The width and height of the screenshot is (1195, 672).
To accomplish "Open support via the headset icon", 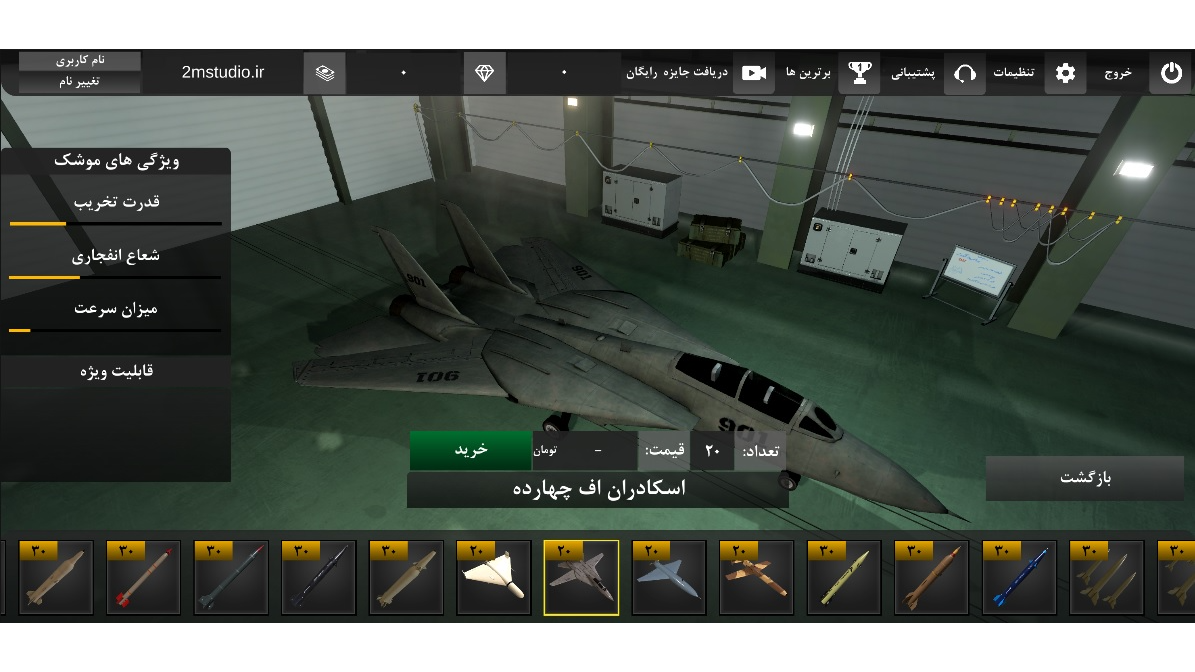I will click(964, 73).
